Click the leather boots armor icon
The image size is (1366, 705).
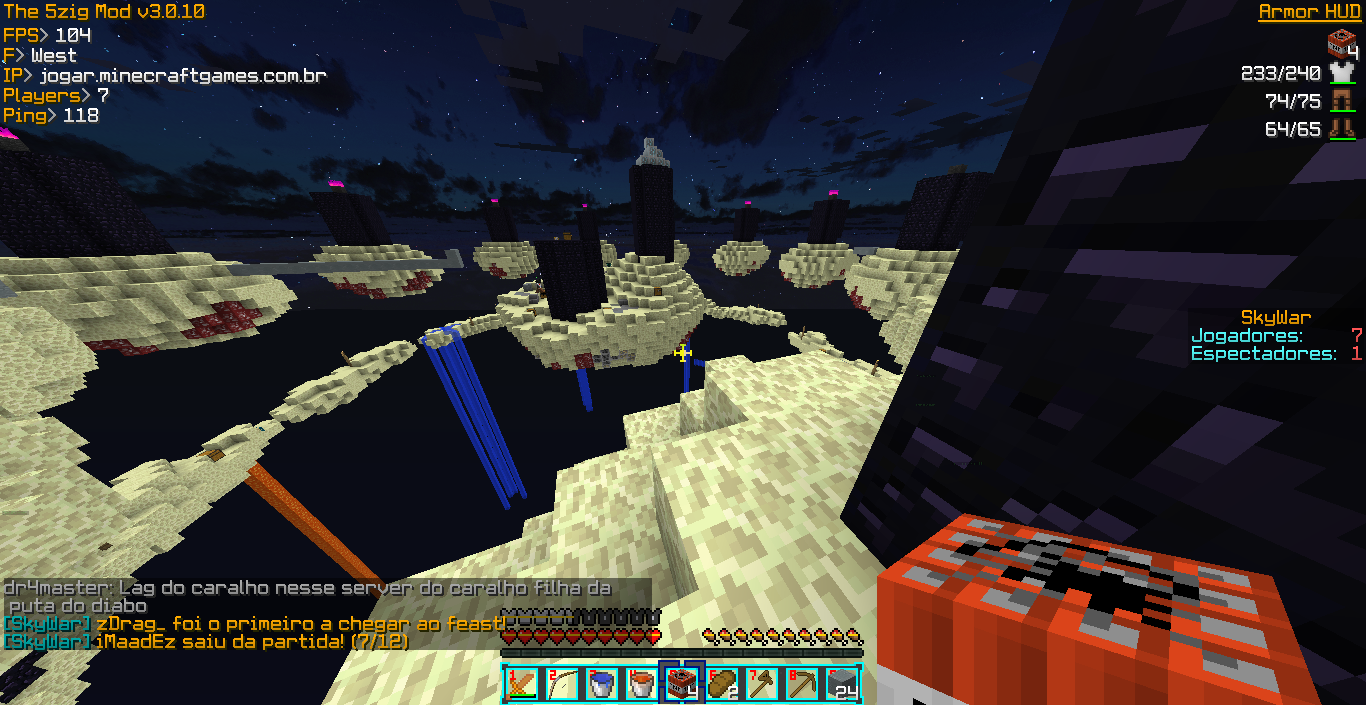(1341, 129)
